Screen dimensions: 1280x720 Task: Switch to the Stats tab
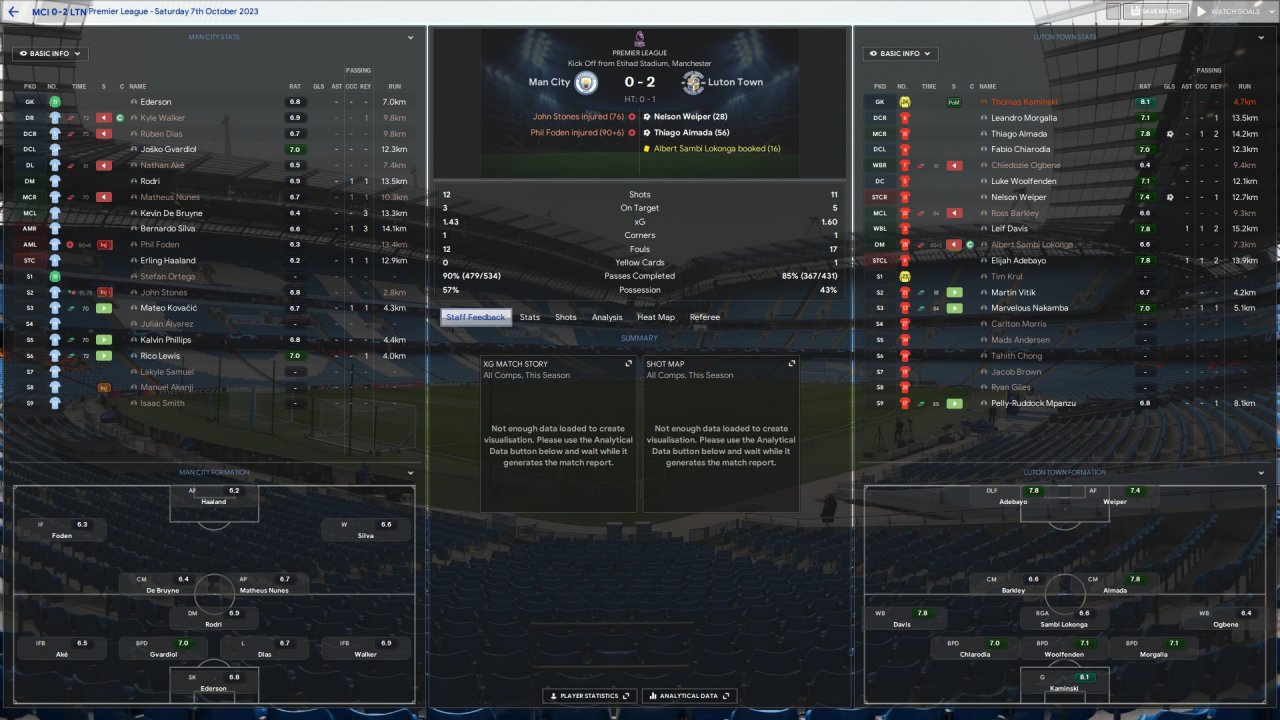(529, 317)
